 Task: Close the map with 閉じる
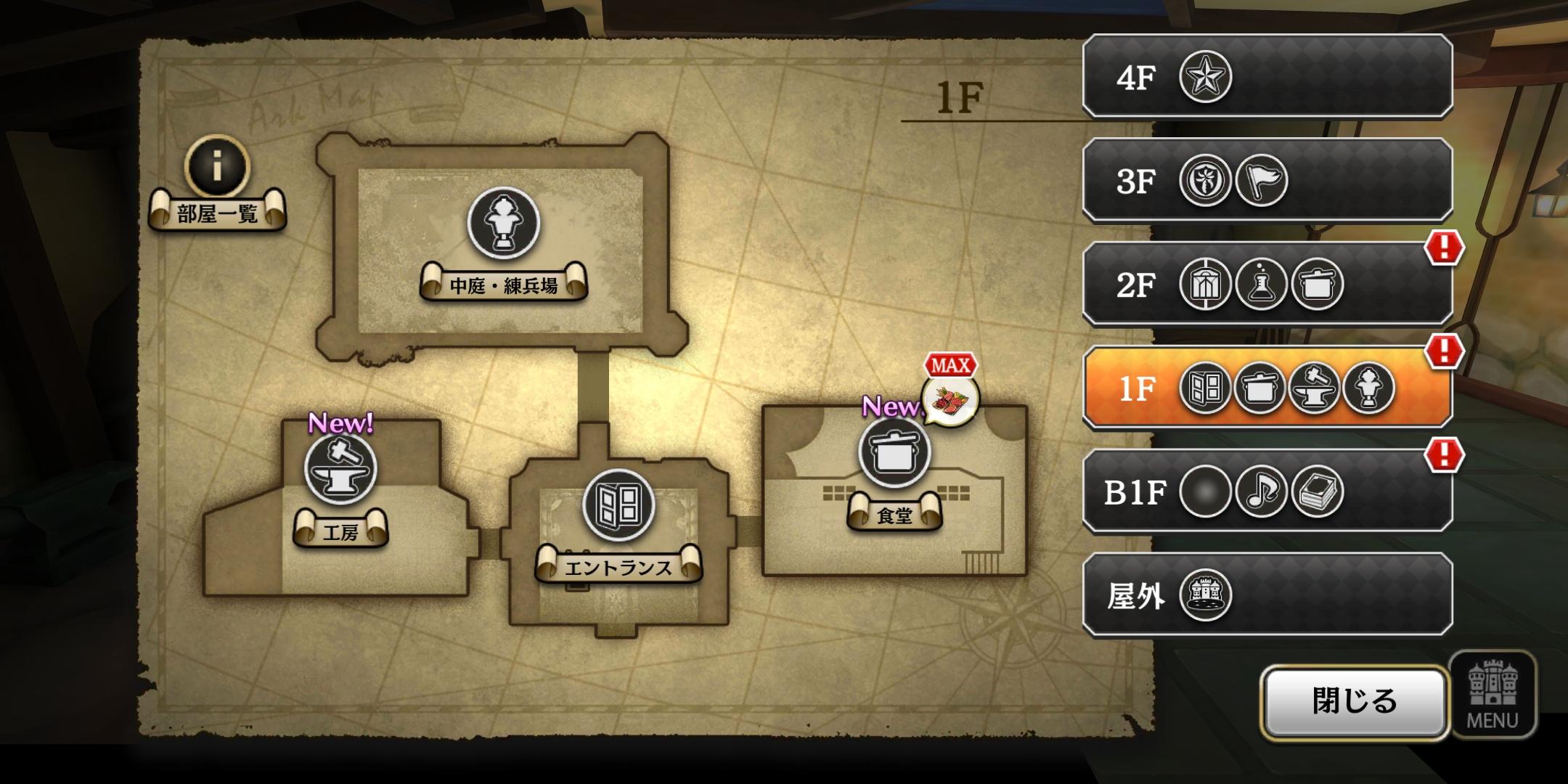tap(1354, 701)
